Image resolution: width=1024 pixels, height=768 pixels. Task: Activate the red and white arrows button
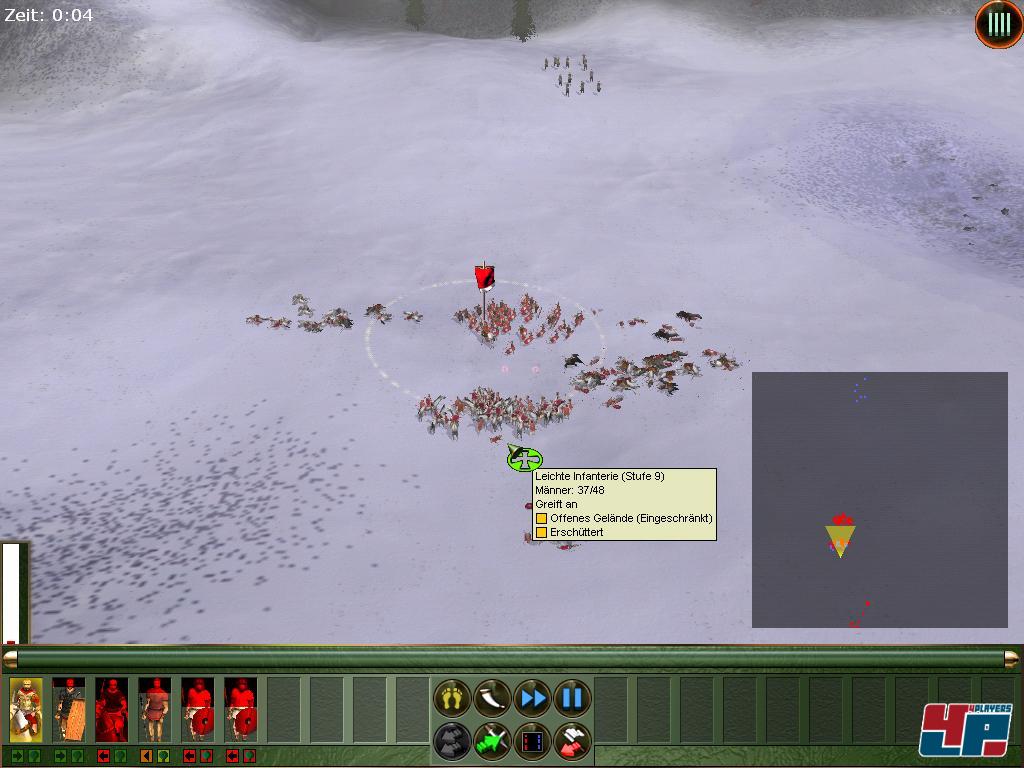[572, 741]
